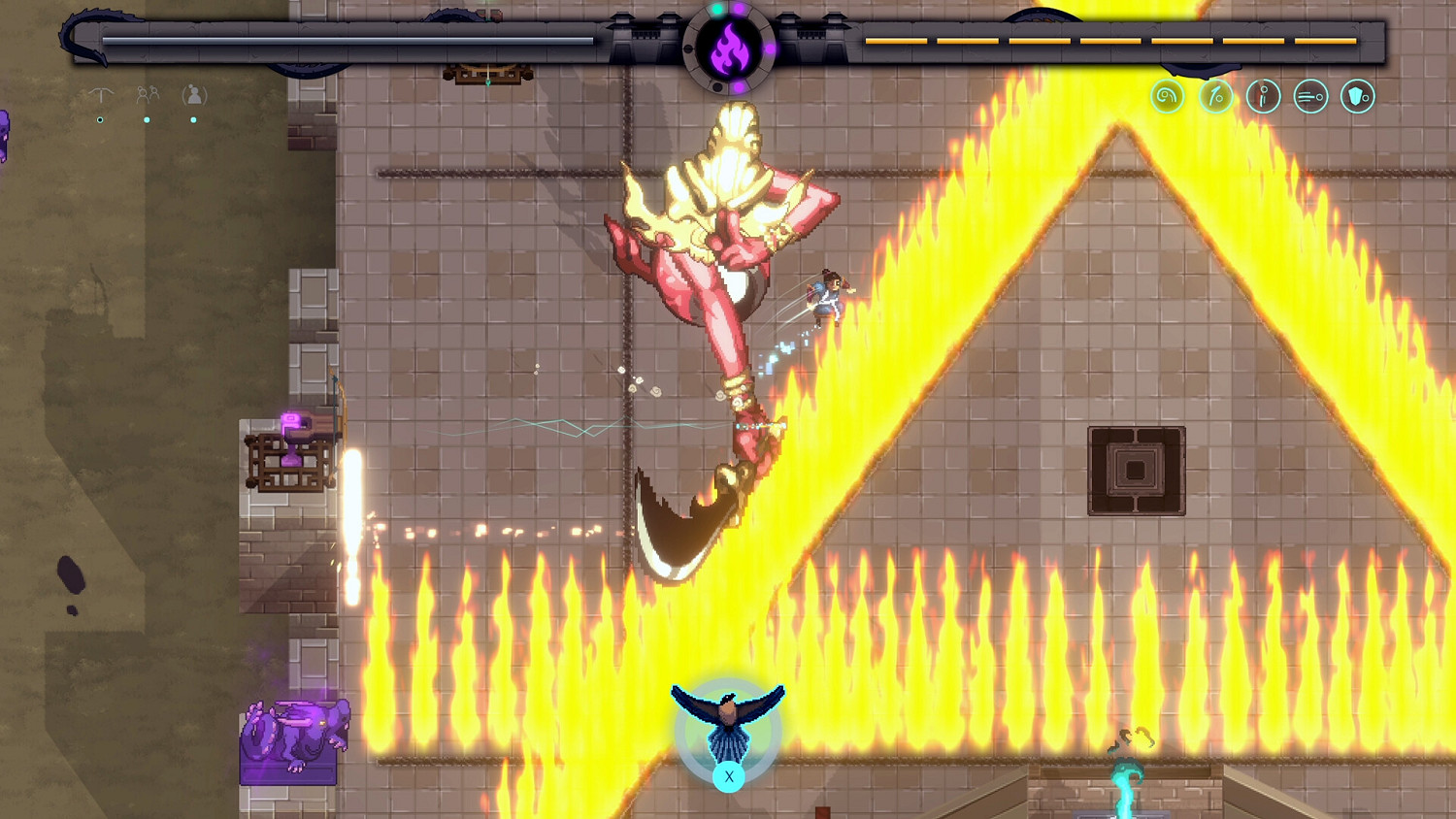Switch to the boss phase marker on the ring
Viewport: 1456px width, 819px height.
coord(717,86)
